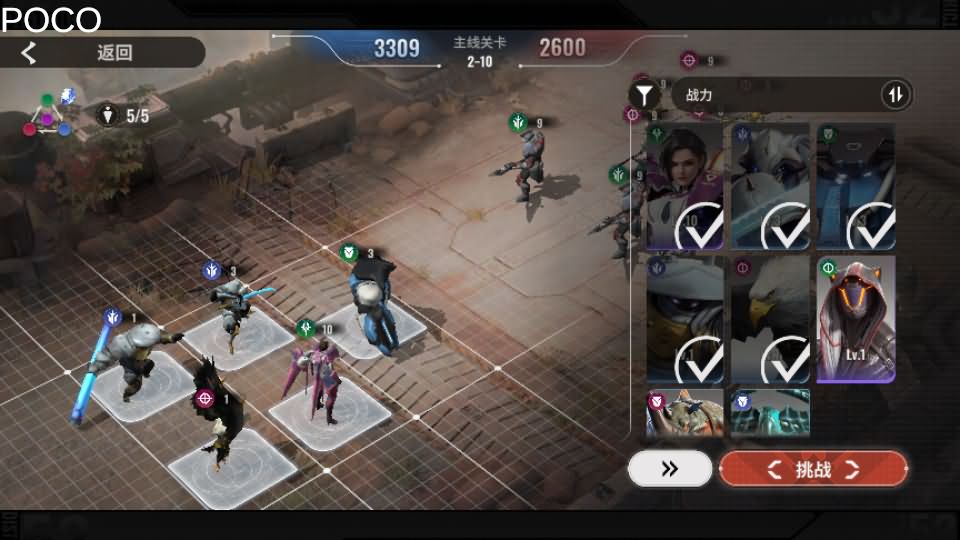Deselect the eagle hero card

[770, 320]
